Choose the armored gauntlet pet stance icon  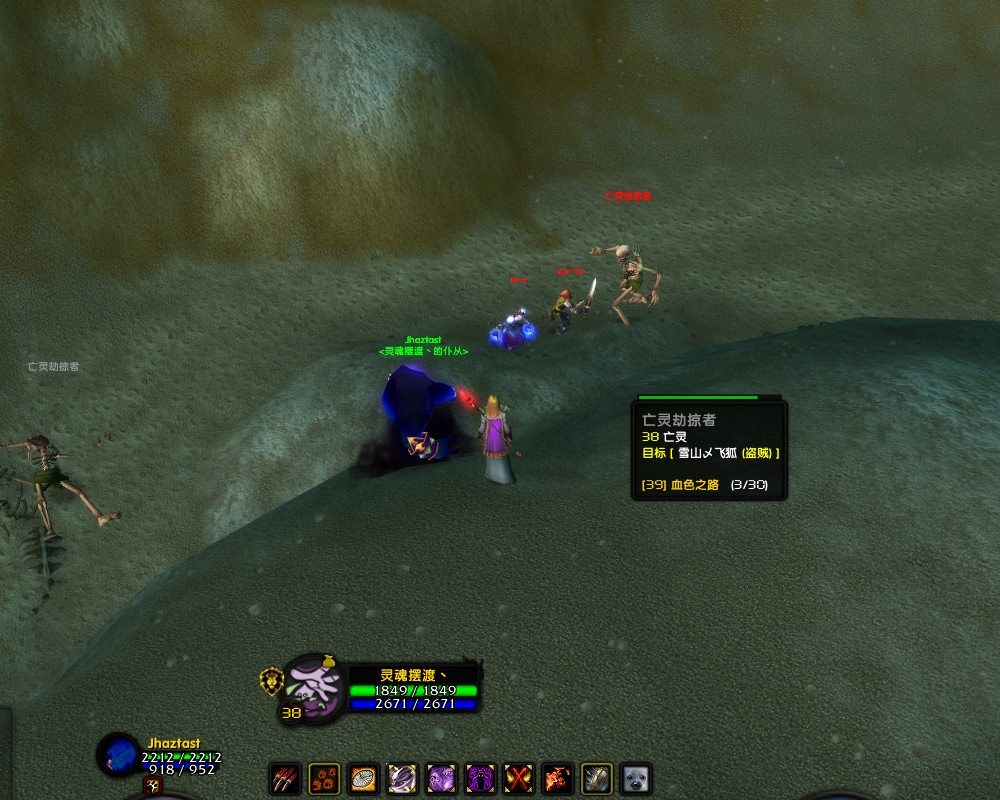[x=597, y=778]
